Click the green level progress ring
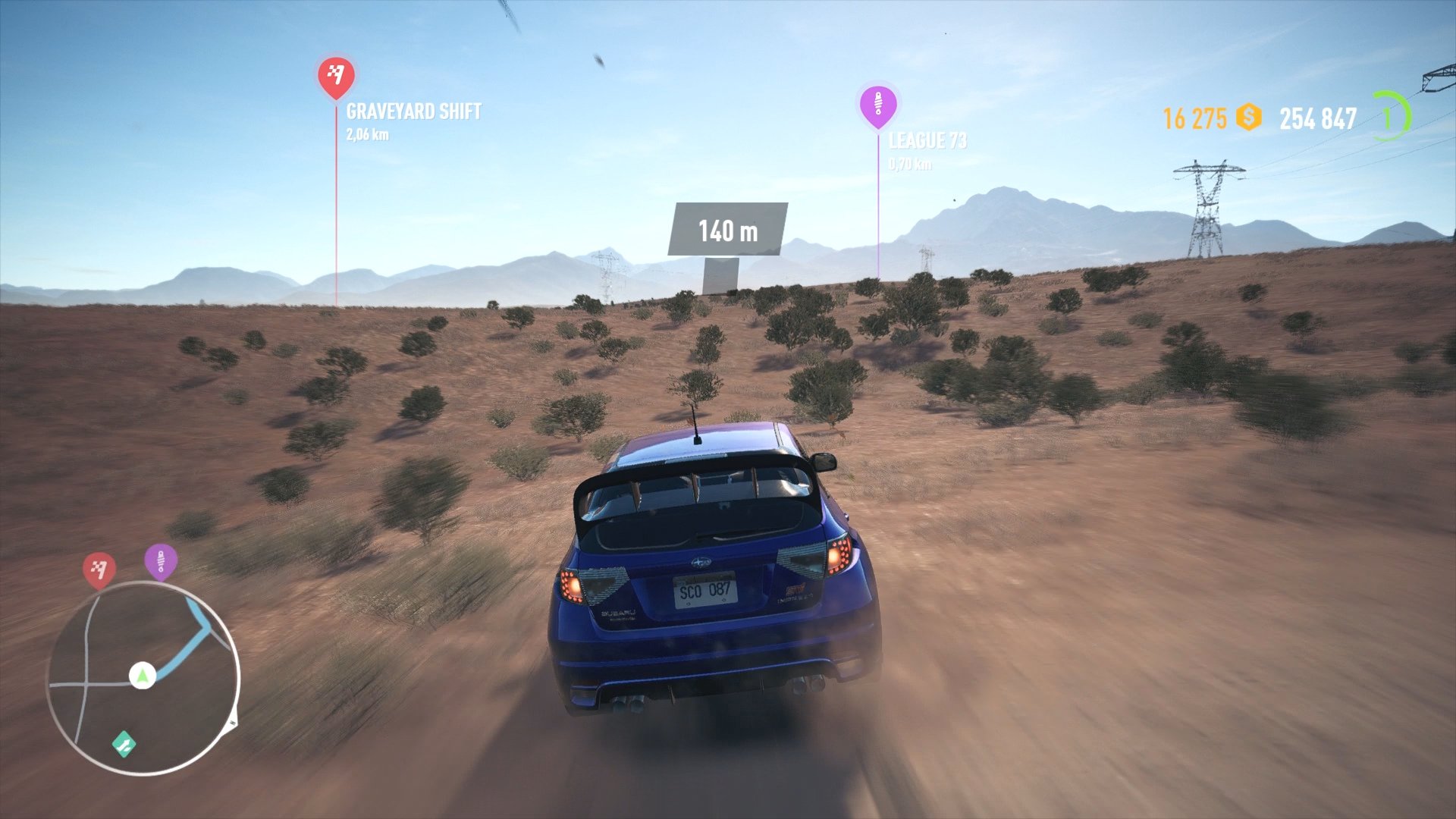 click(1392, 116)
